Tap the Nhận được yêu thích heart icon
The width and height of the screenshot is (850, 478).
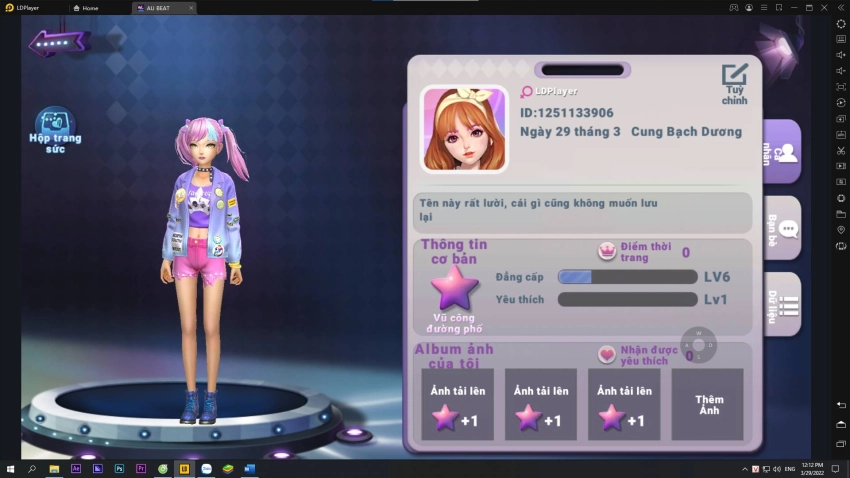607,354
